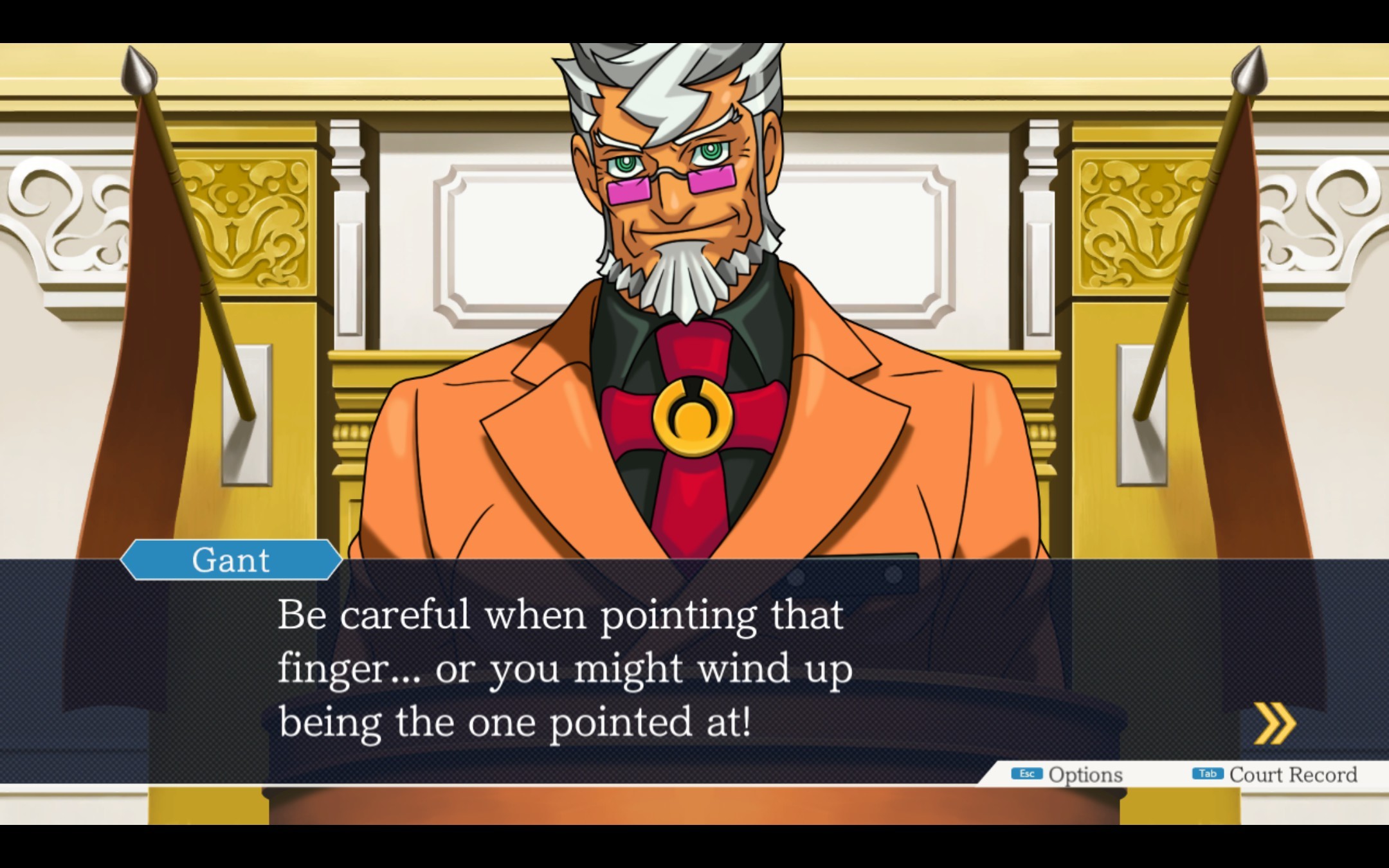Advance dialogue with the yellow arrow
The image size is (1389, 868).
(x=1275, y=724)
